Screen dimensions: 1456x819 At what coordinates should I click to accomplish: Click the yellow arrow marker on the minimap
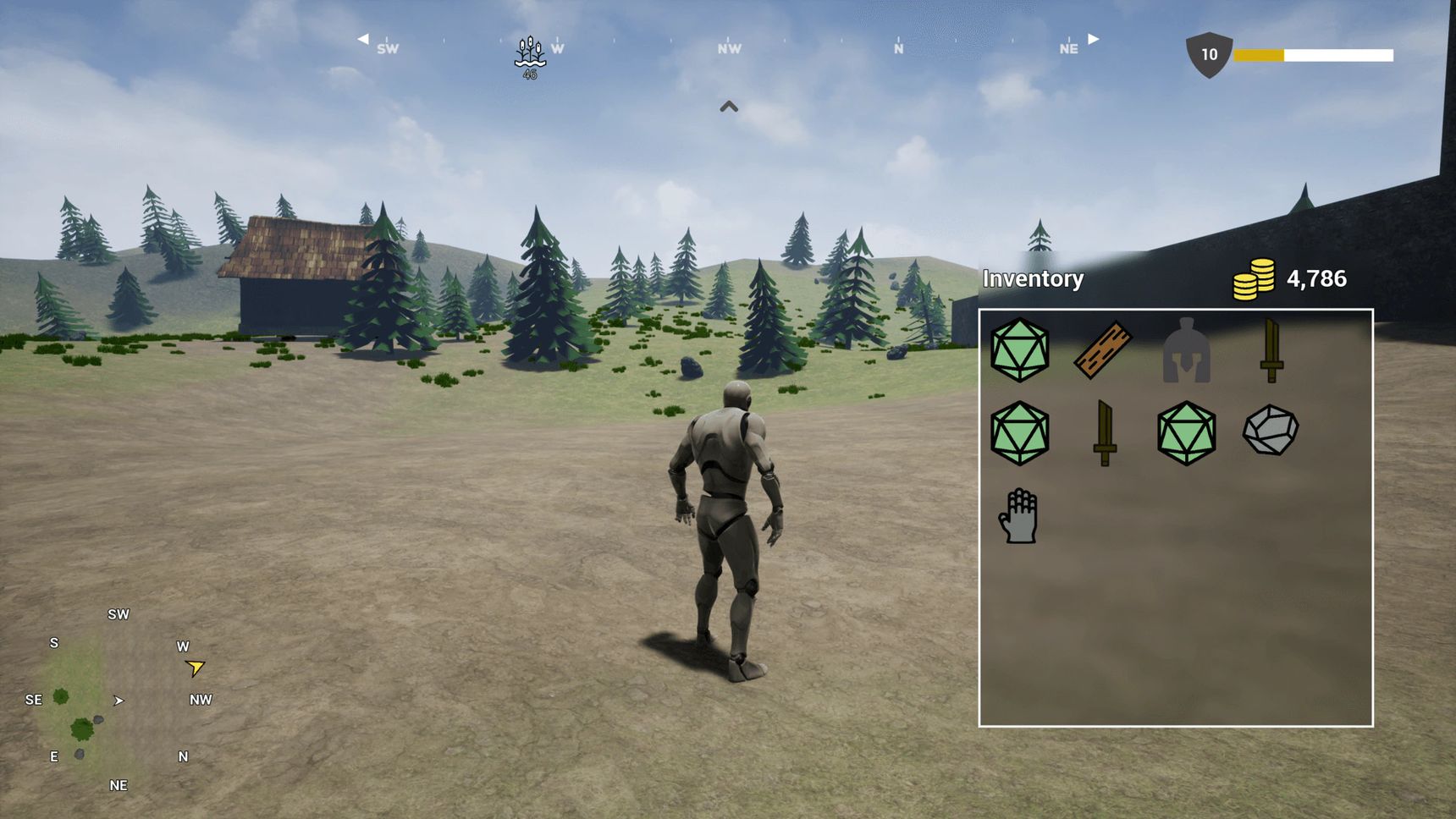click(196, 668)
